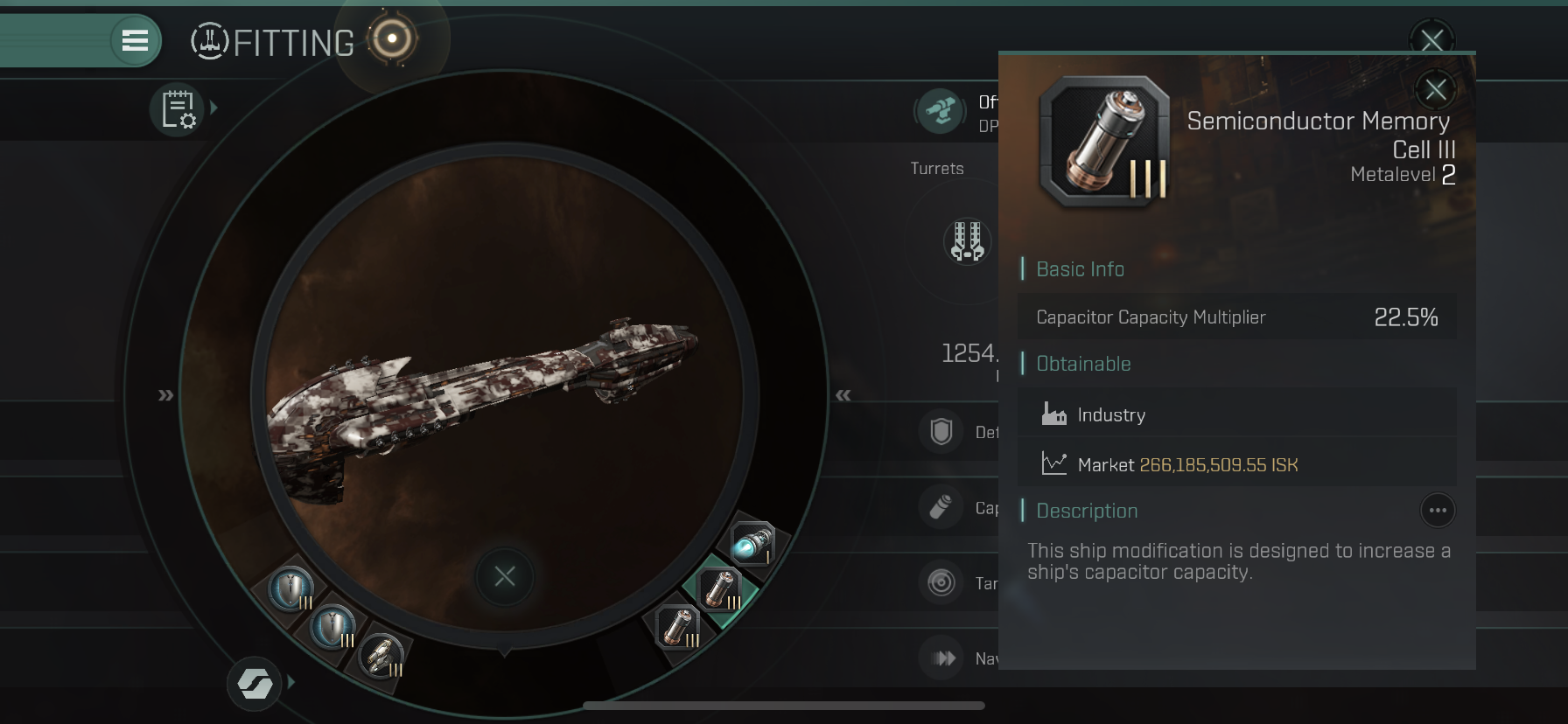Open the saved fittings settings icon
This screenshot has height=724, width=1568.
[x=178, y=110]
